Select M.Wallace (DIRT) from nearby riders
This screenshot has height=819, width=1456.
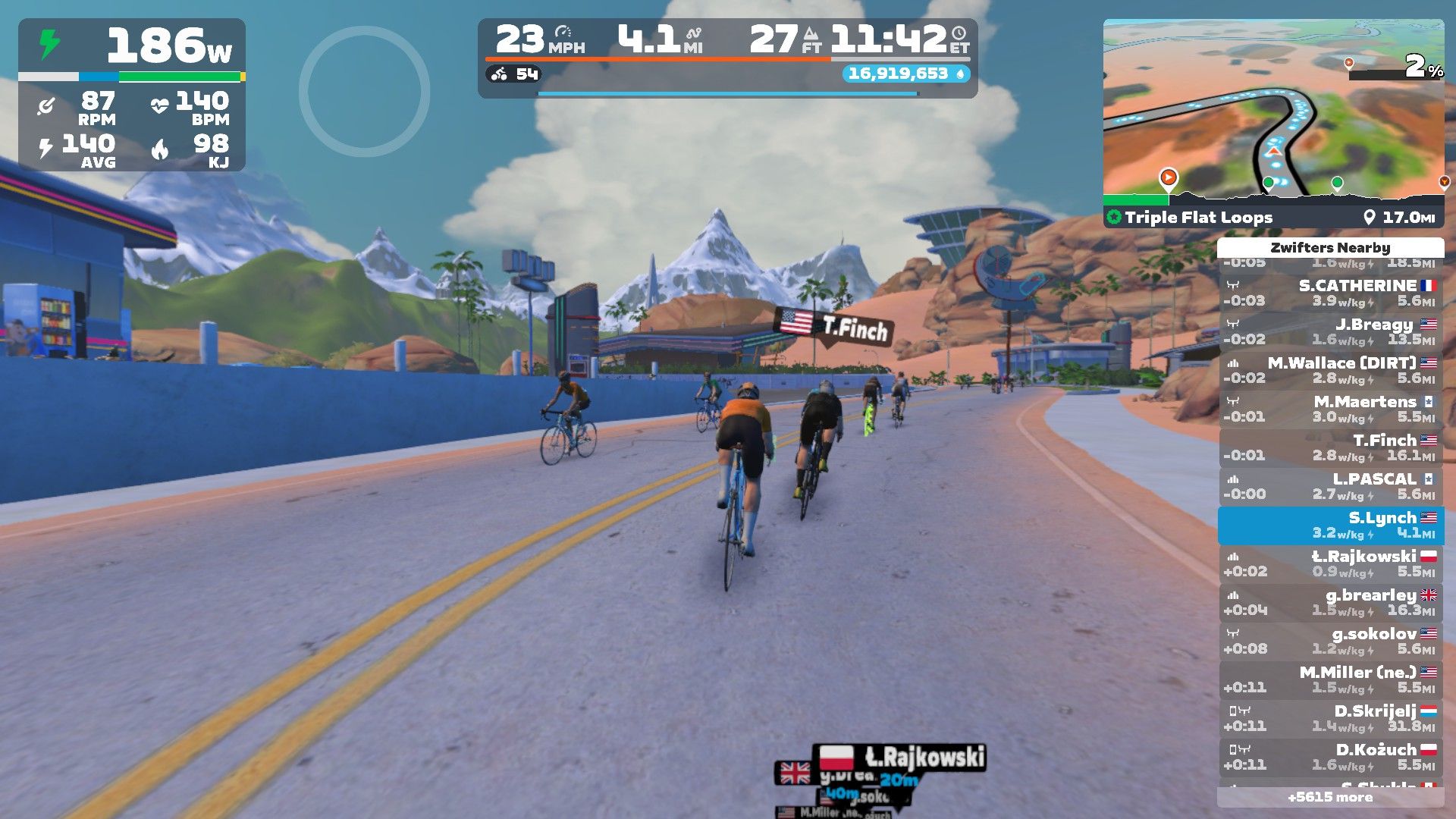1330,370
